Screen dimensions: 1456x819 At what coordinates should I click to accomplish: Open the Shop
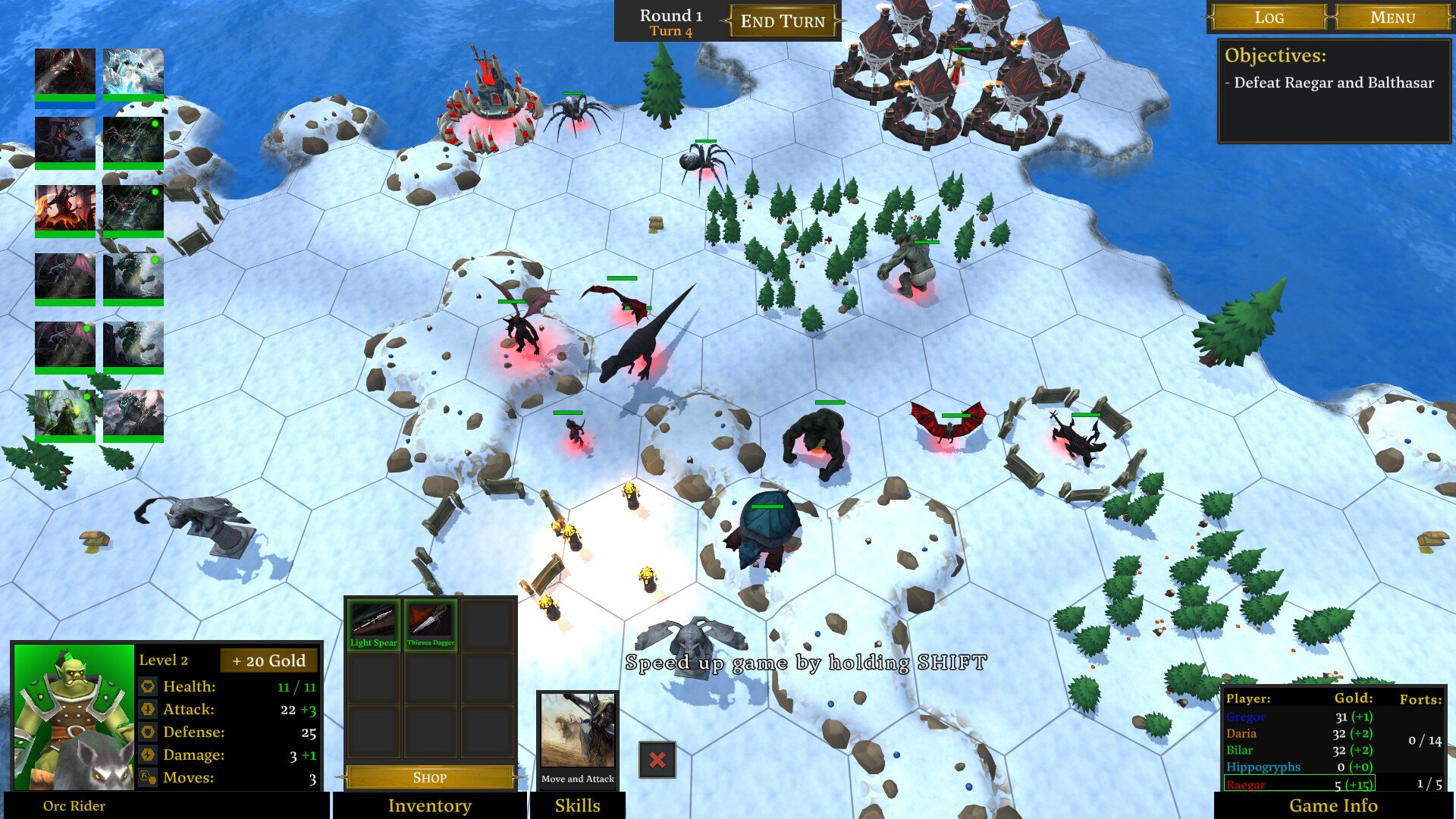430,777
